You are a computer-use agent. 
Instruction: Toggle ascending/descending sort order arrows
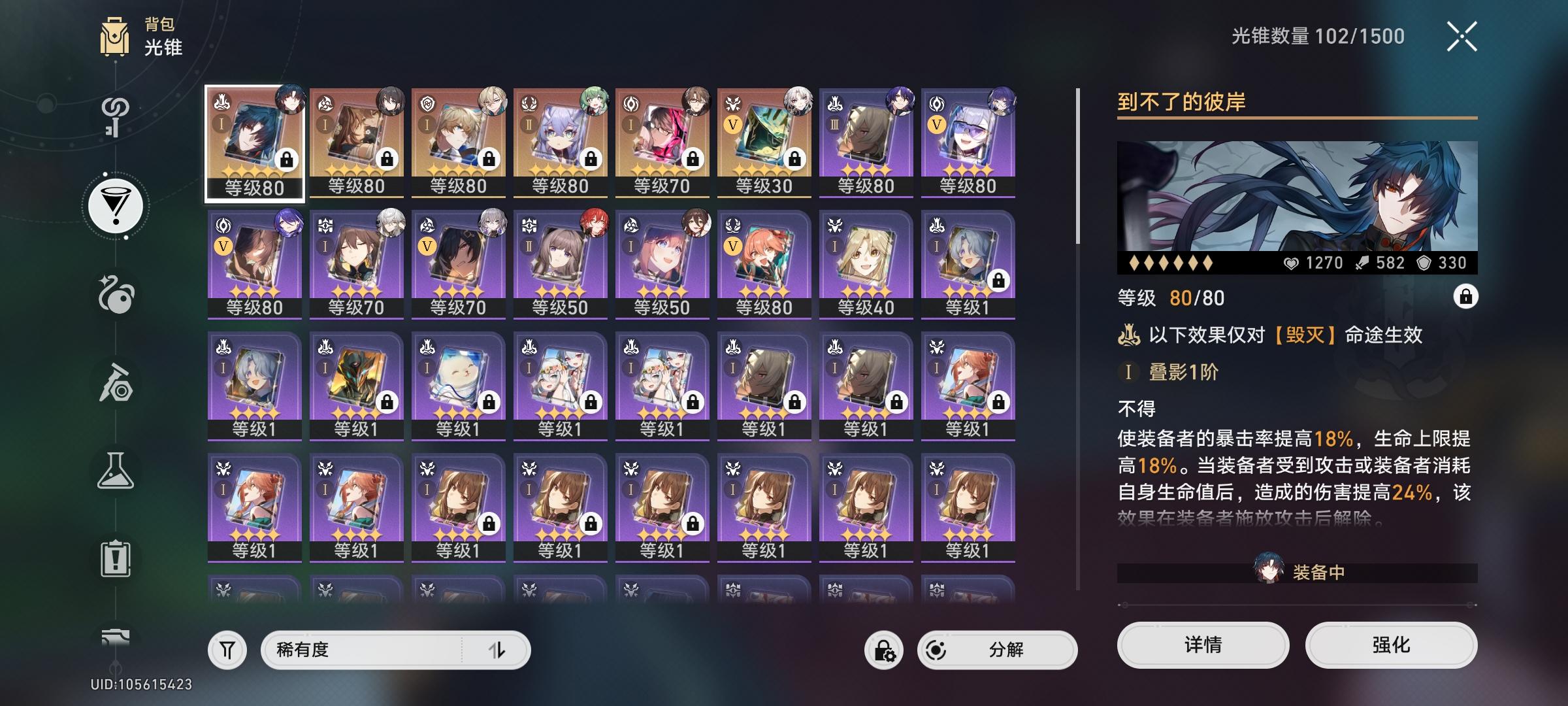pyautogui.click(x=500, y=649)
